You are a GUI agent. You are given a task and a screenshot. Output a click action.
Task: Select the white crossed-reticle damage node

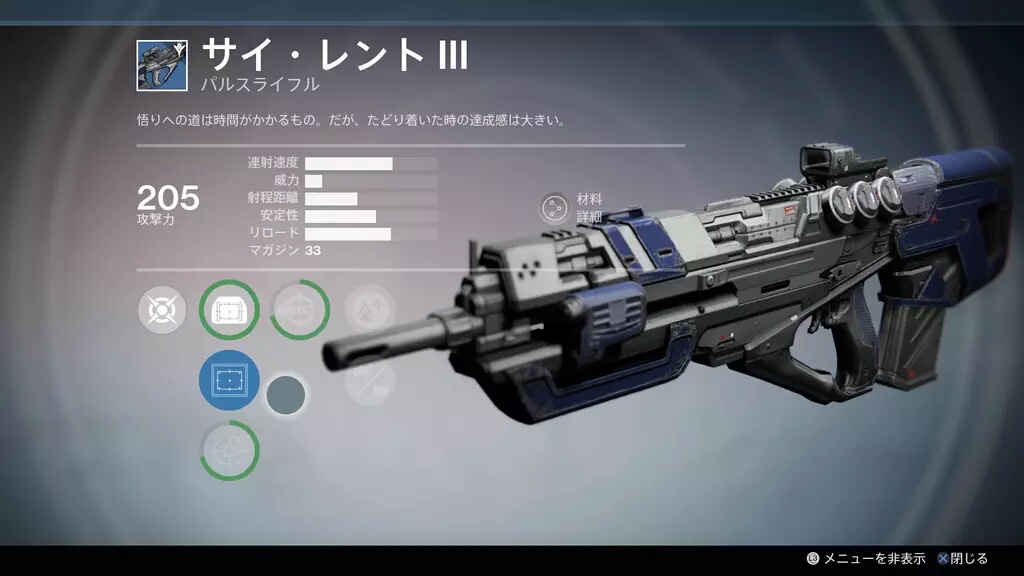[x=163, y=310]
